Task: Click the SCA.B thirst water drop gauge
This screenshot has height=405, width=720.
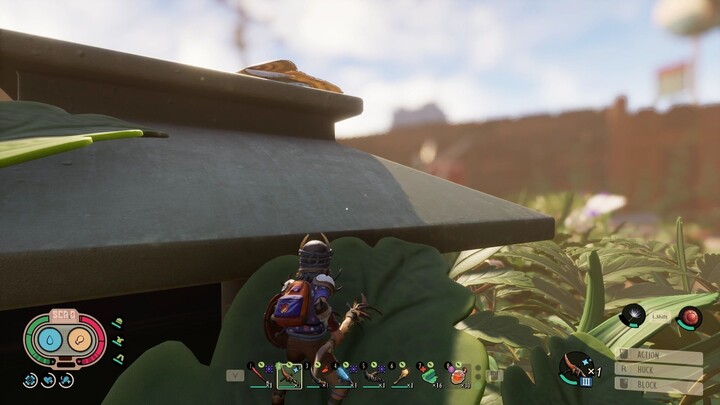Action: tap(51, 339)
